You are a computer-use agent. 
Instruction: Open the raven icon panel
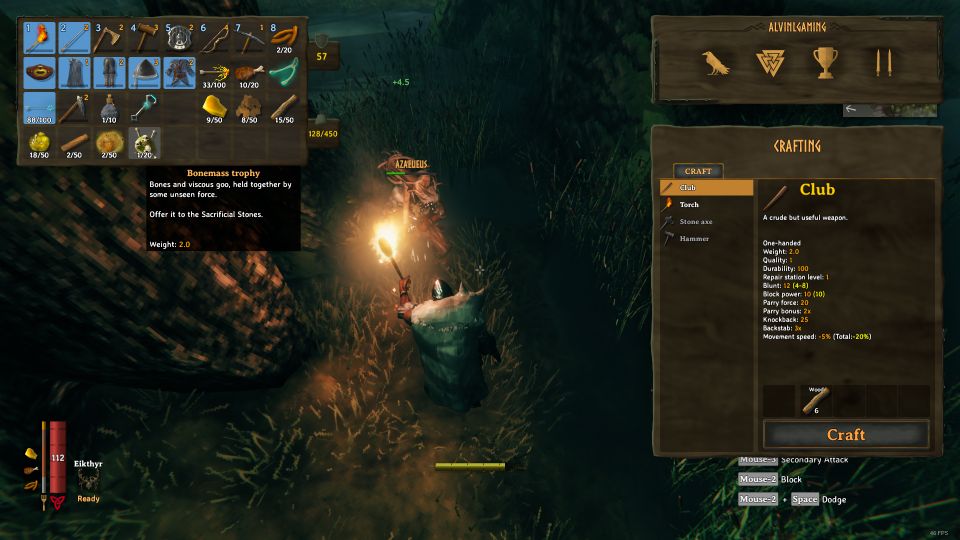pos(715,64)
